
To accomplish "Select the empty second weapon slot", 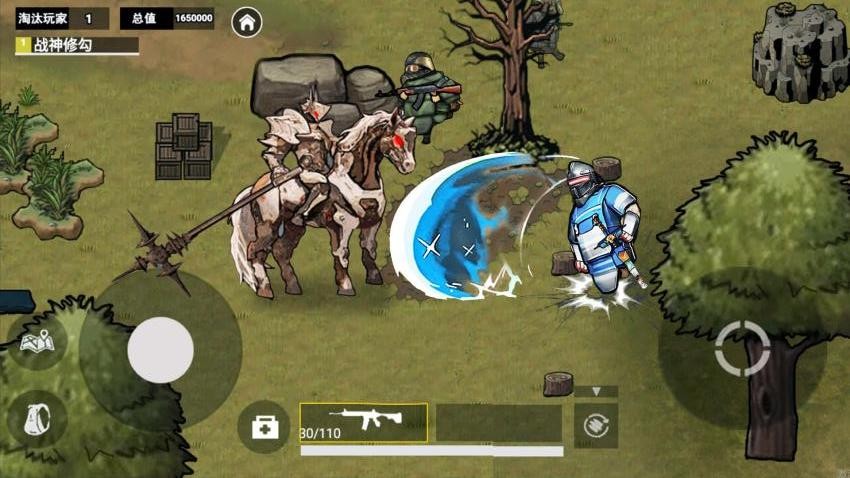I will tap(498, 423).
